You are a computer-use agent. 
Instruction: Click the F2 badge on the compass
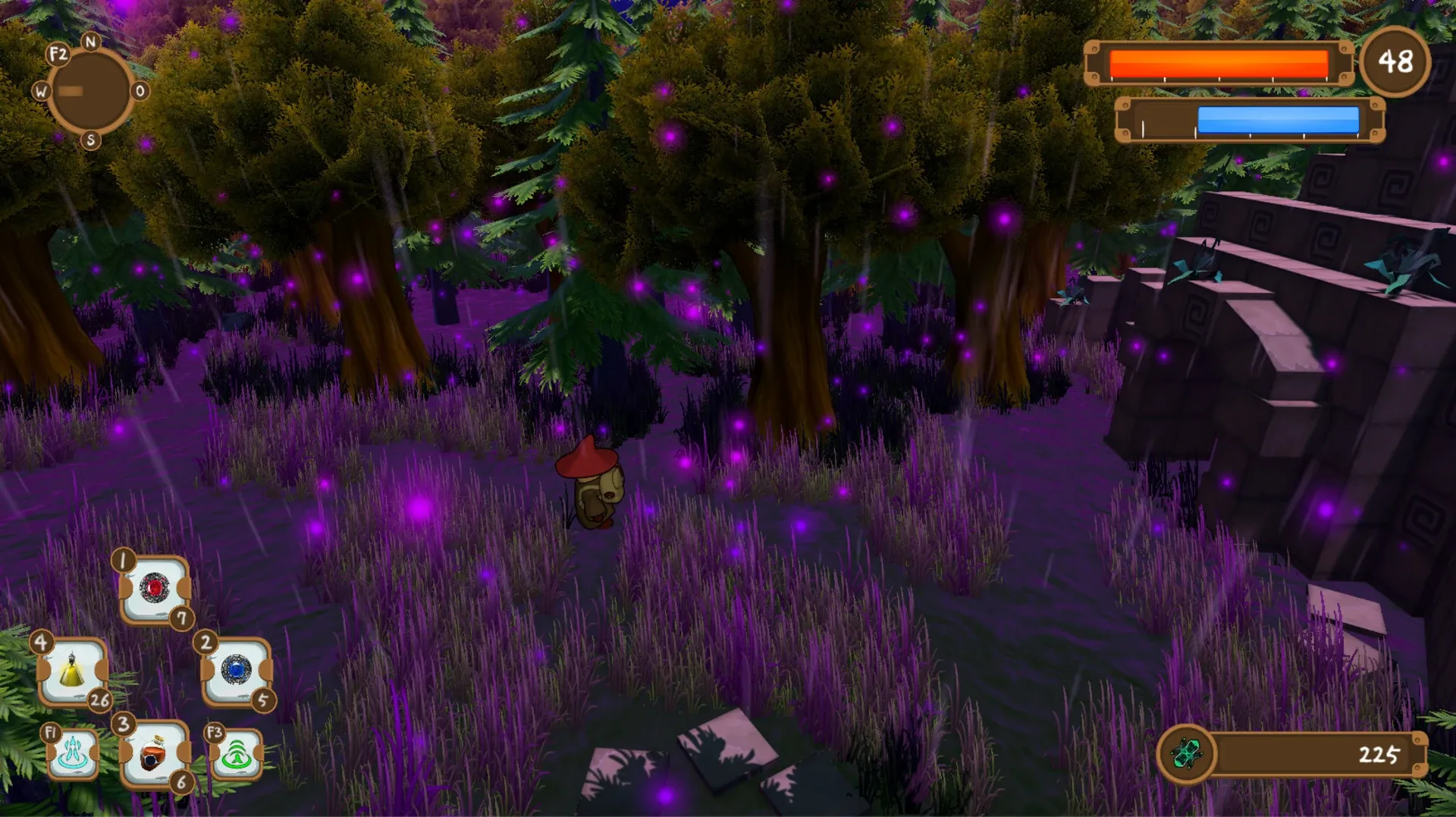(58, 53)
